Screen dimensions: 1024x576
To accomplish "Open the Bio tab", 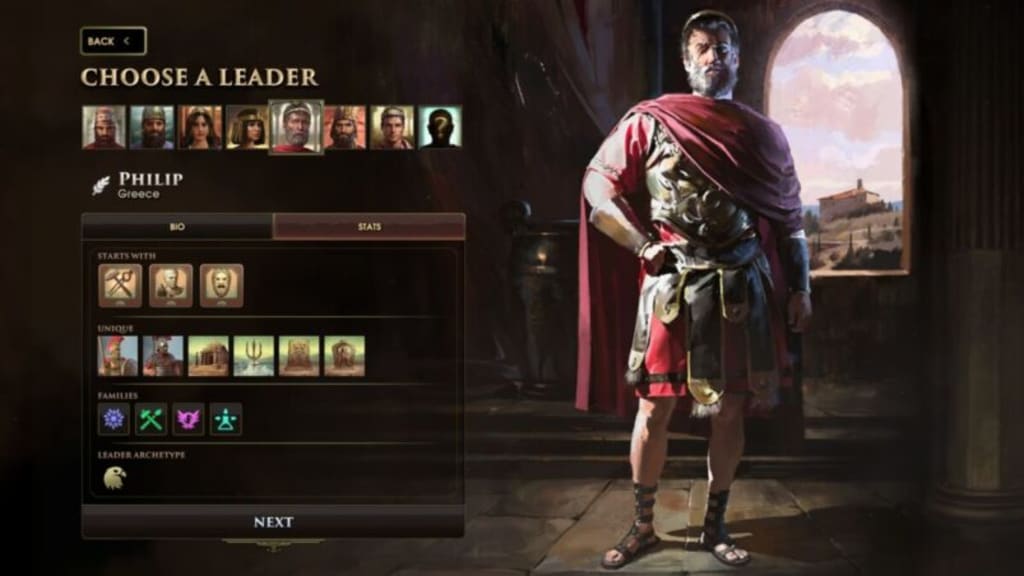I will click(177, 227).
